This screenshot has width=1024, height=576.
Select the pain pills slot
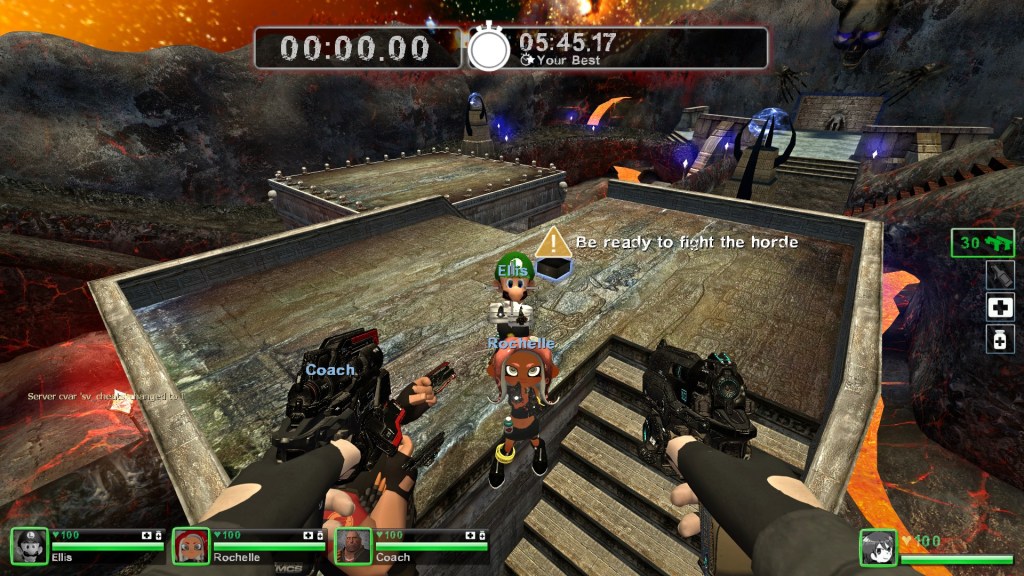tap(999, 340)
